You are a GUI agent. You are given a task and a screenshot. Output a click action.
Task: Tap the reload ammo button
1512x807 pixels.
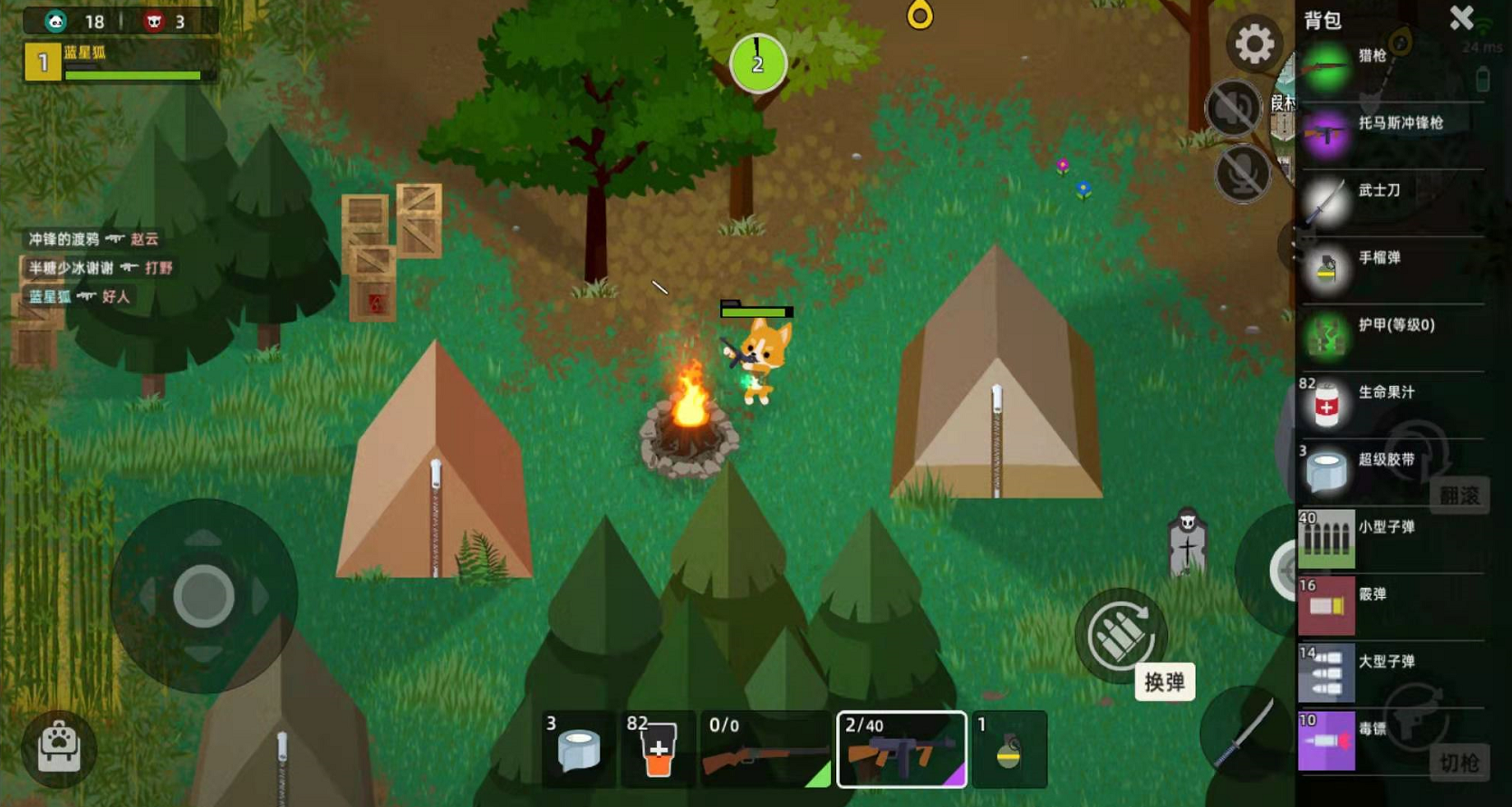click(x=1121, y=635)
